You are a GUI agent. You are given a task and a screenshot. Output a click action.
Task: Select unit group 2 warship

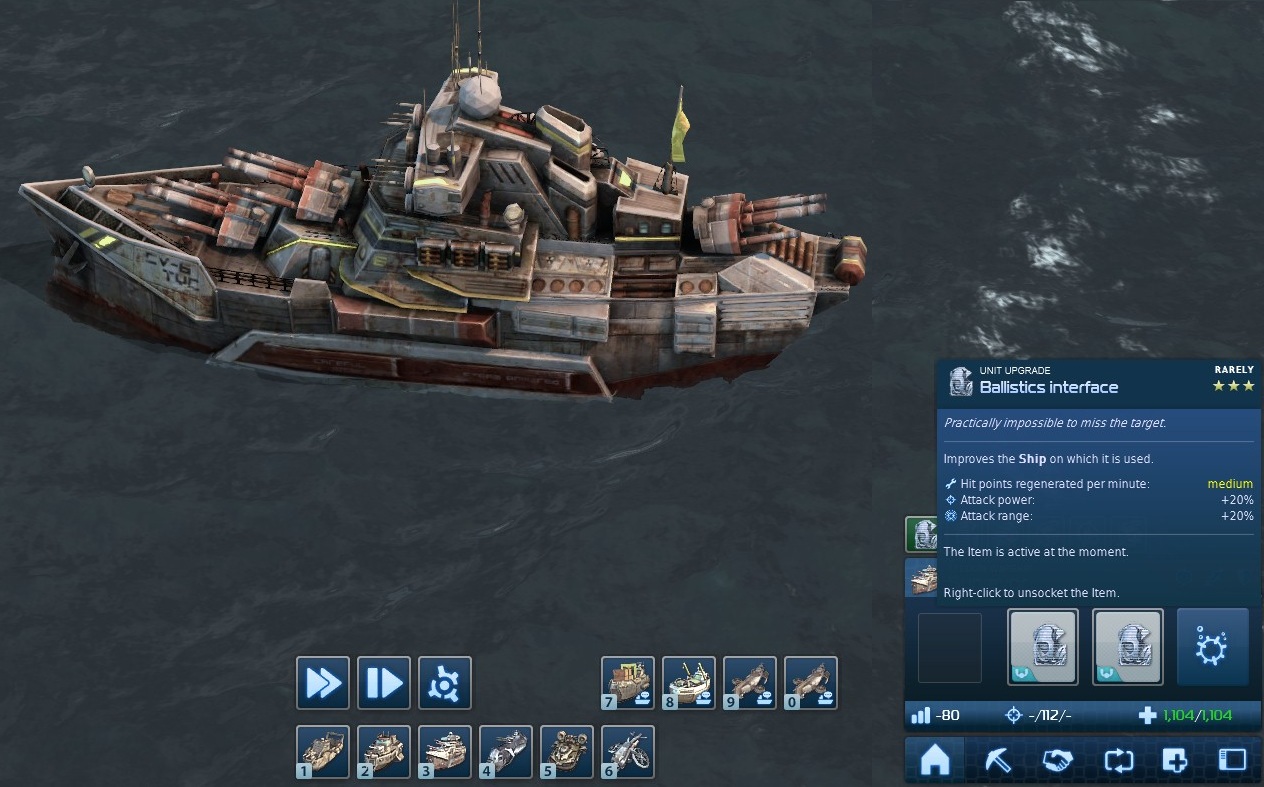[x=384, y=752]
